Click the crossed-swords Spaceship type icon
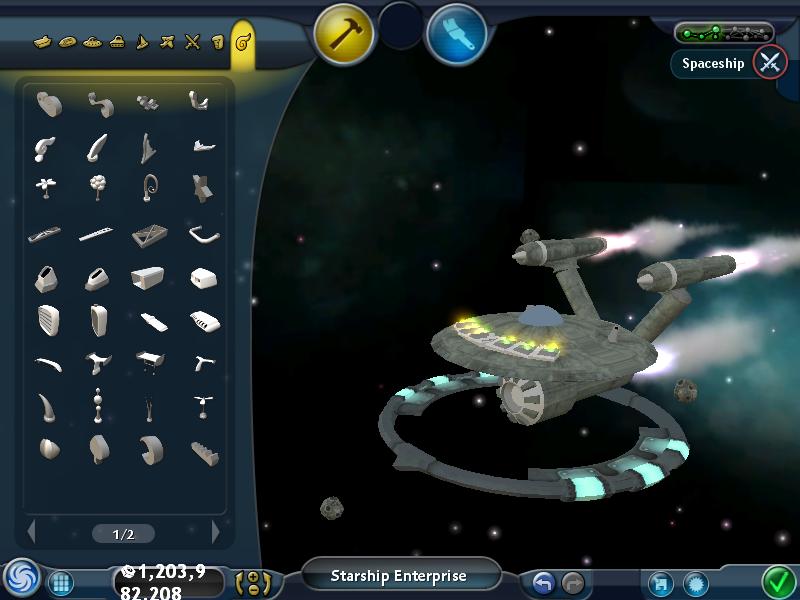Viewport: 800px width, 600px height. pyautogui.click(x=769, y=63)
